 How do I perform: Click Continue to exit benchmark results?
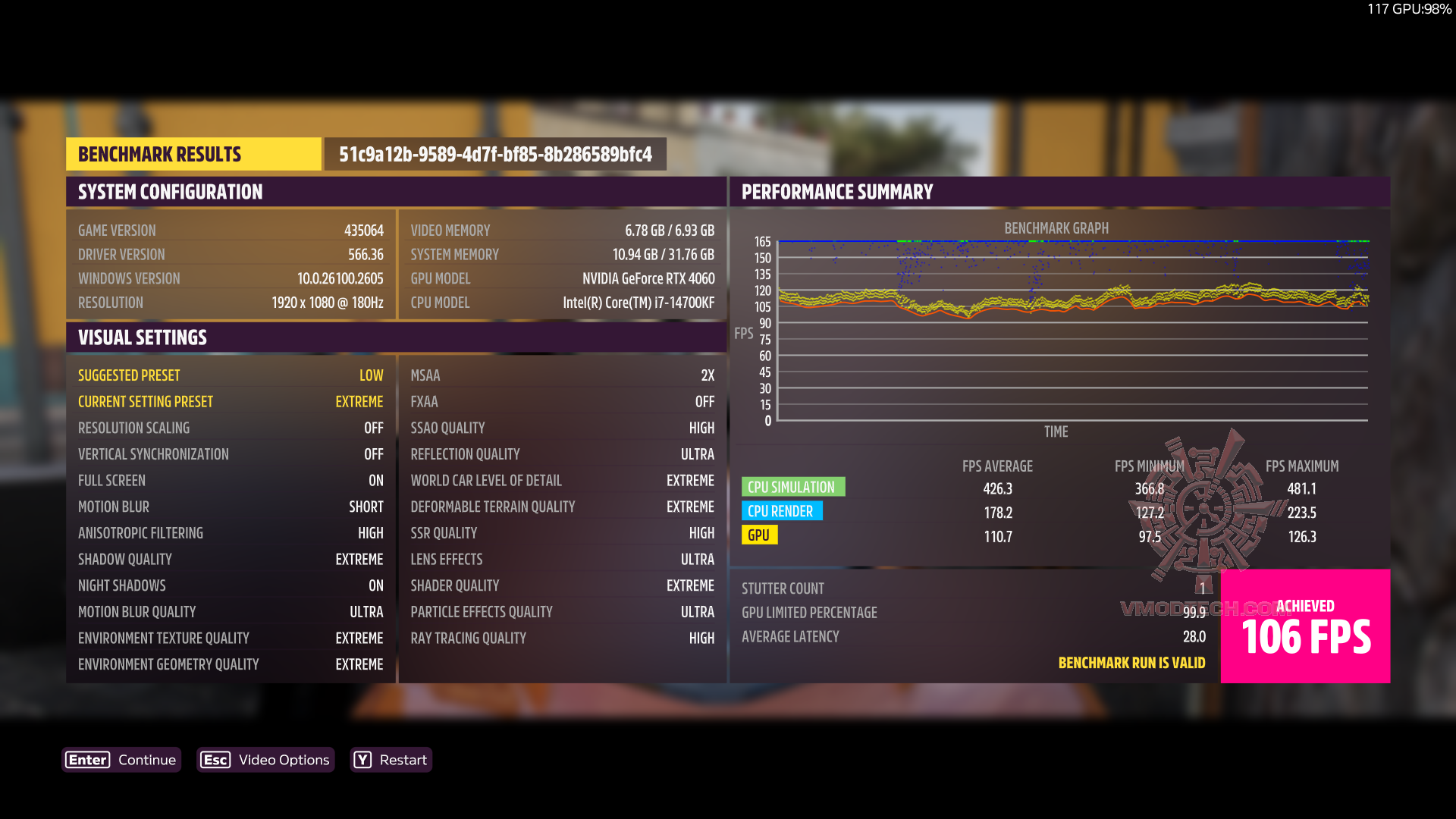[146, 759]
